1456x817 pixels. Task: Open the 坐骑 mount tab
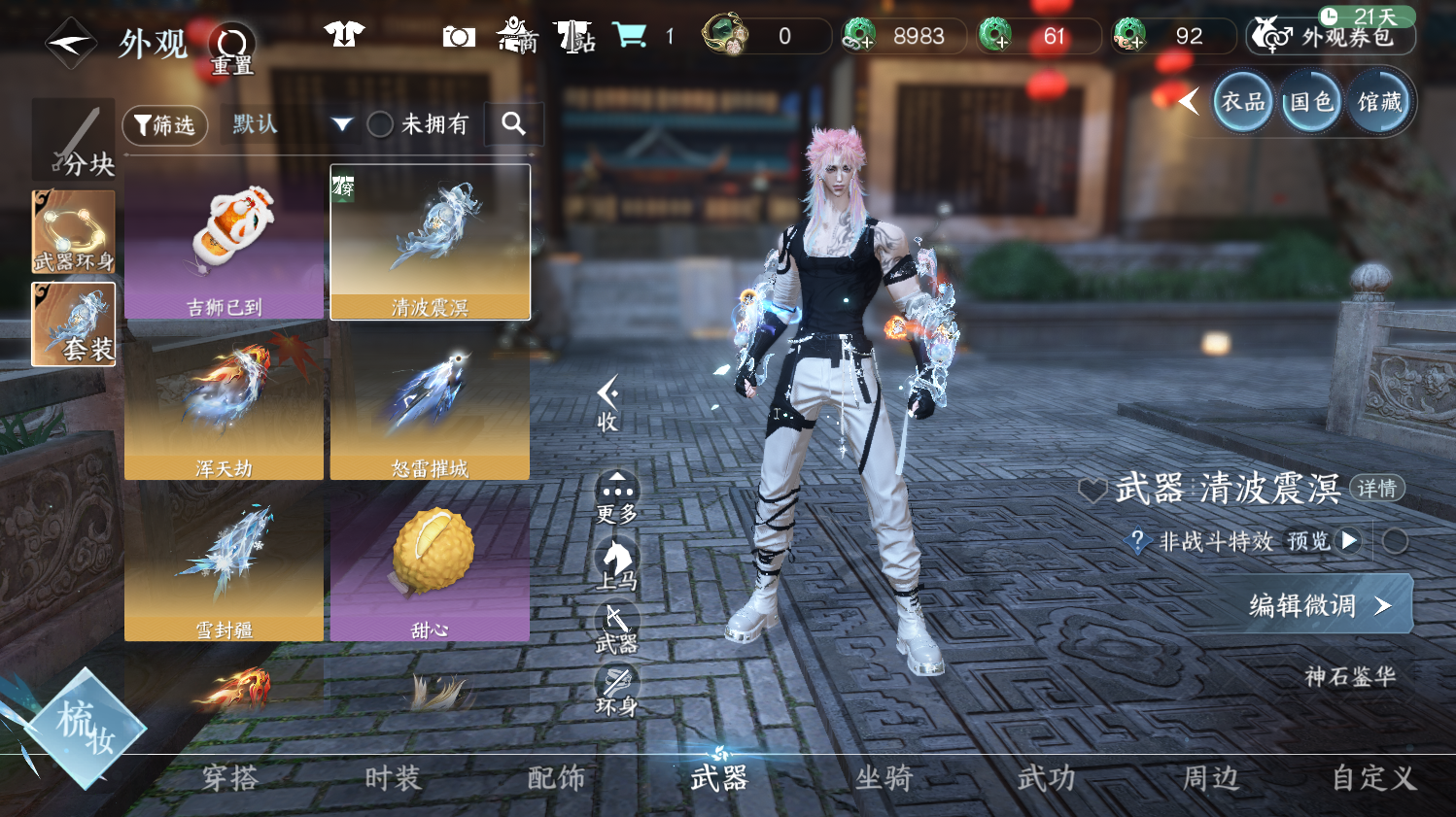click(884, 778)
